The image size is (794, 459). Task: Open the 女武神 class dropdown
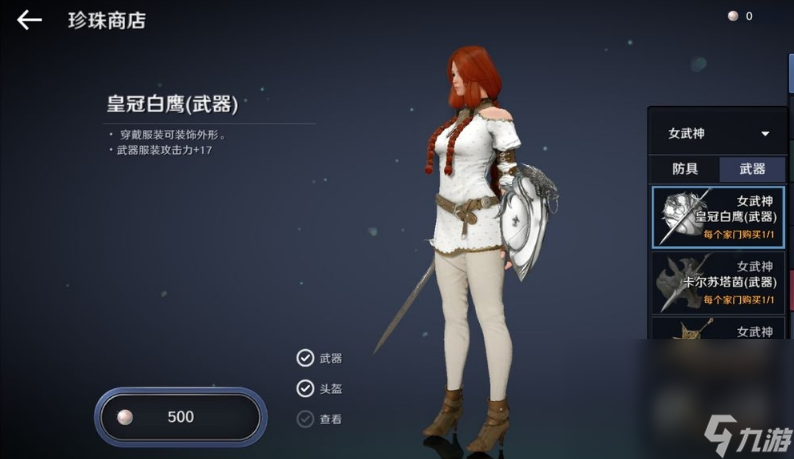[x=718, y=133]
